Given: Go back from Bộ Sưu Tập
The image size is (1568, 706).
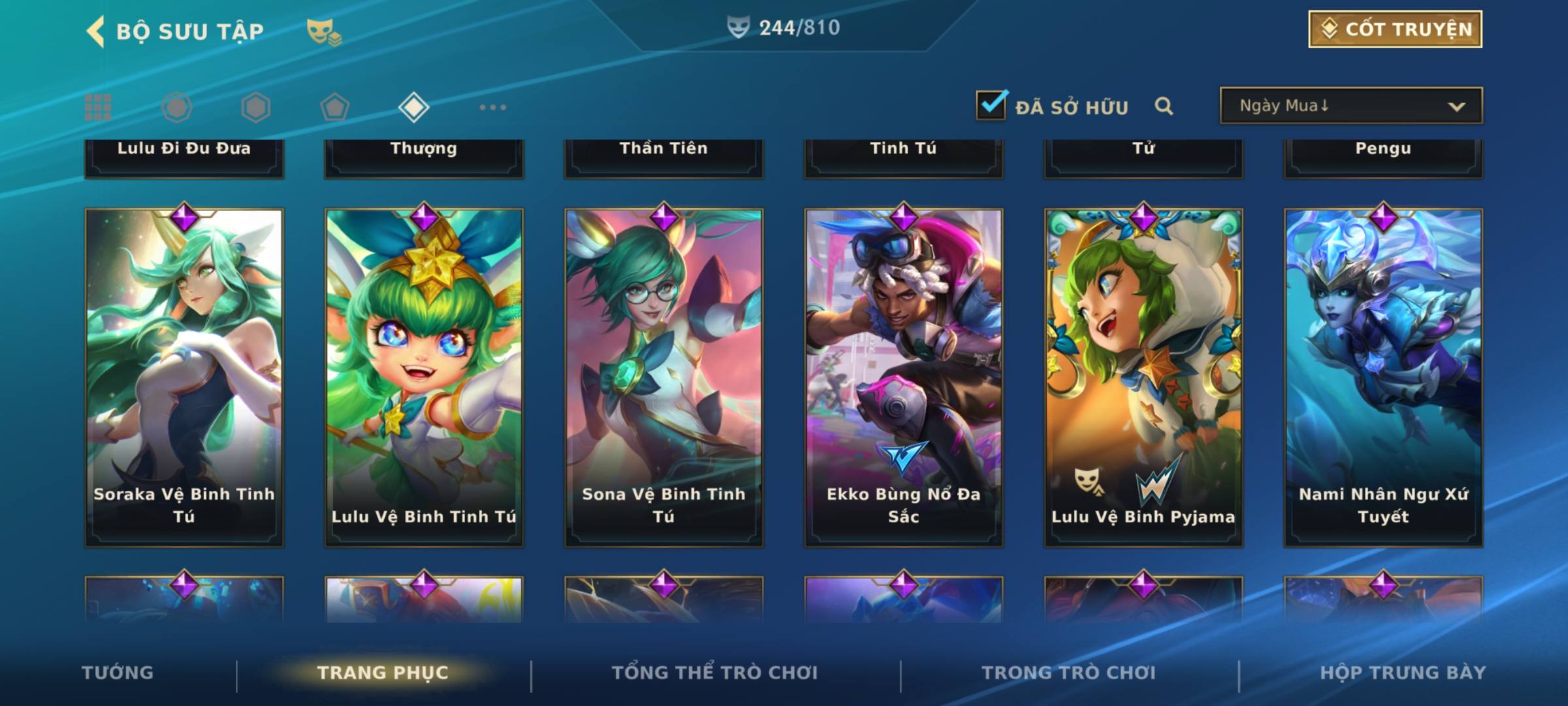Looking at the screenshot, I should [96, 31].
